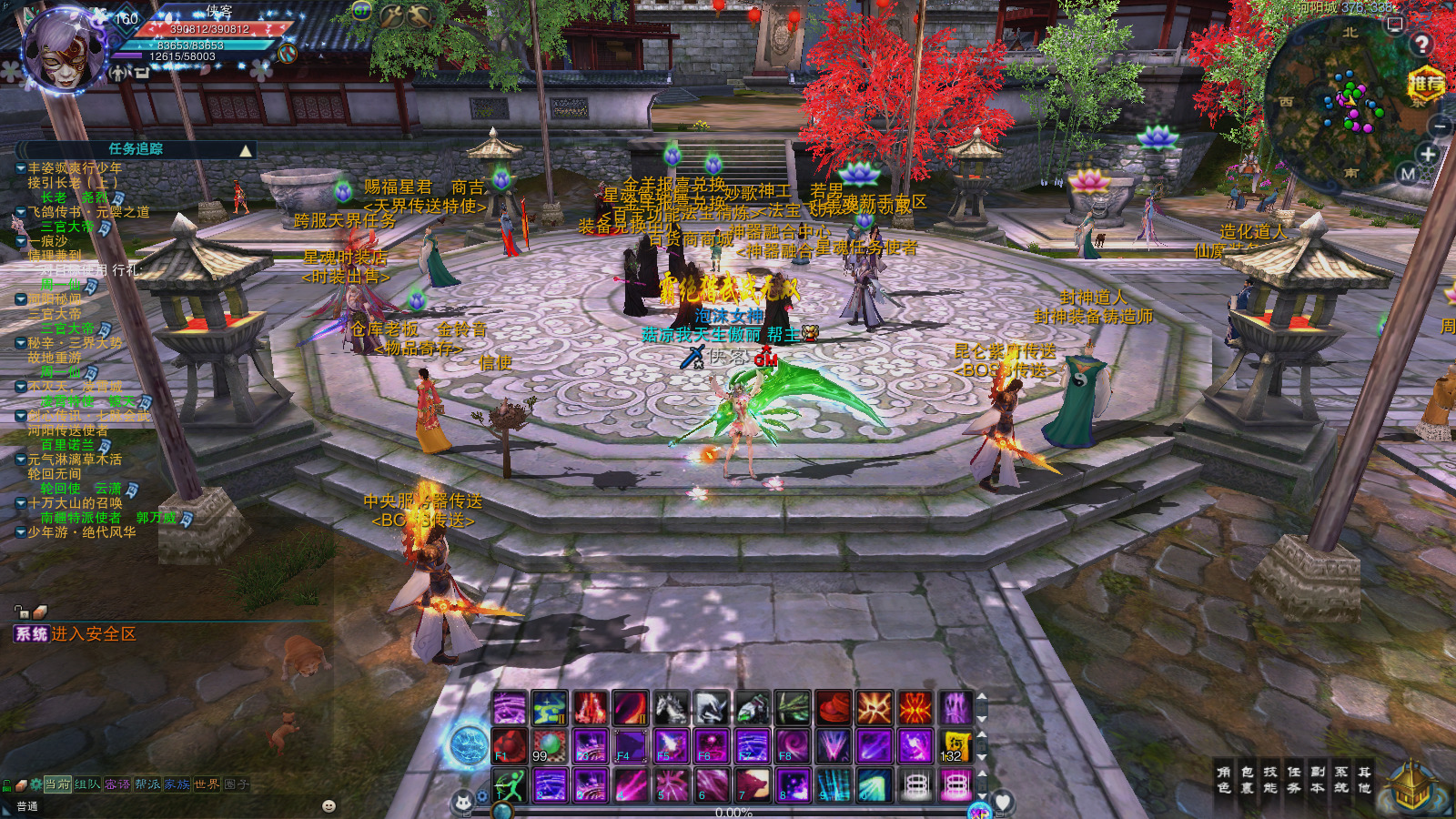This screenshot has width=1456, height=819.
Task: Open the 技能 skills menu button
Action: [1270, 779]
